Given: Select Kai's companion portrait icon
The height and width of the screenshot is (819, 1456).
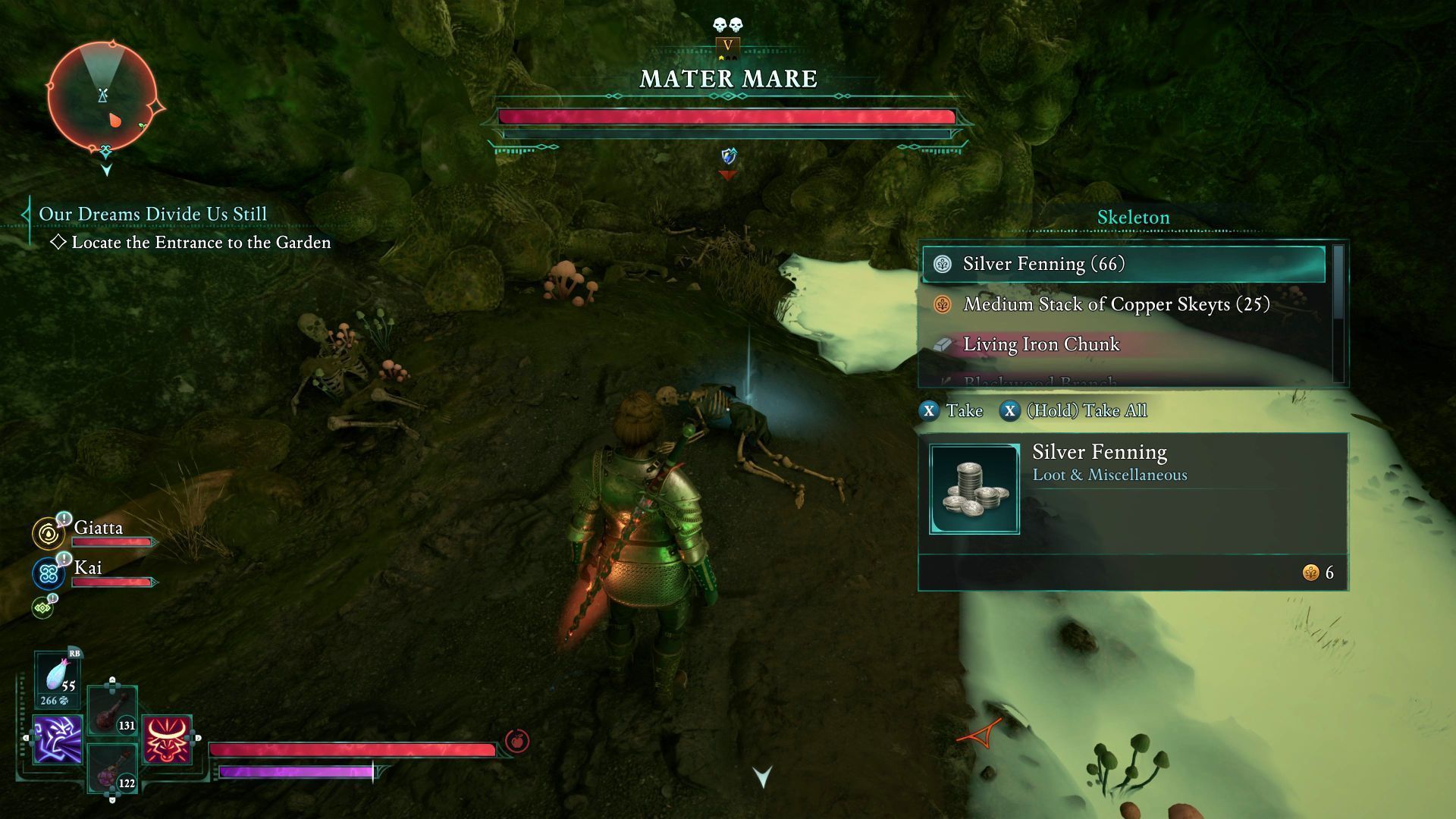Looking at the screenshot, I should click(x=49, y=574).
